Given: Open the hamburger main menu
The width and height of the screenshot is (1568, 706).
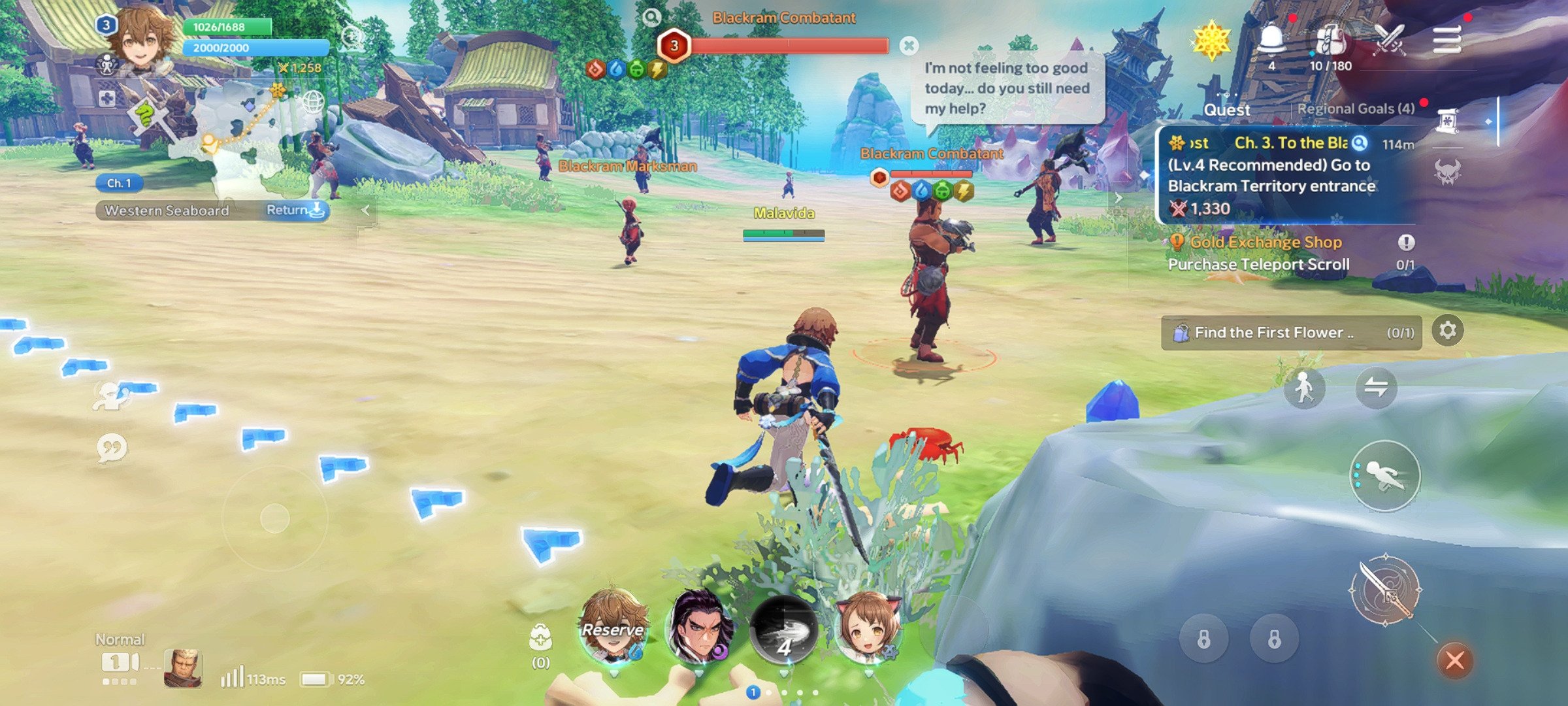Looking at the screenshot, I should click(x=1446, y=39).
